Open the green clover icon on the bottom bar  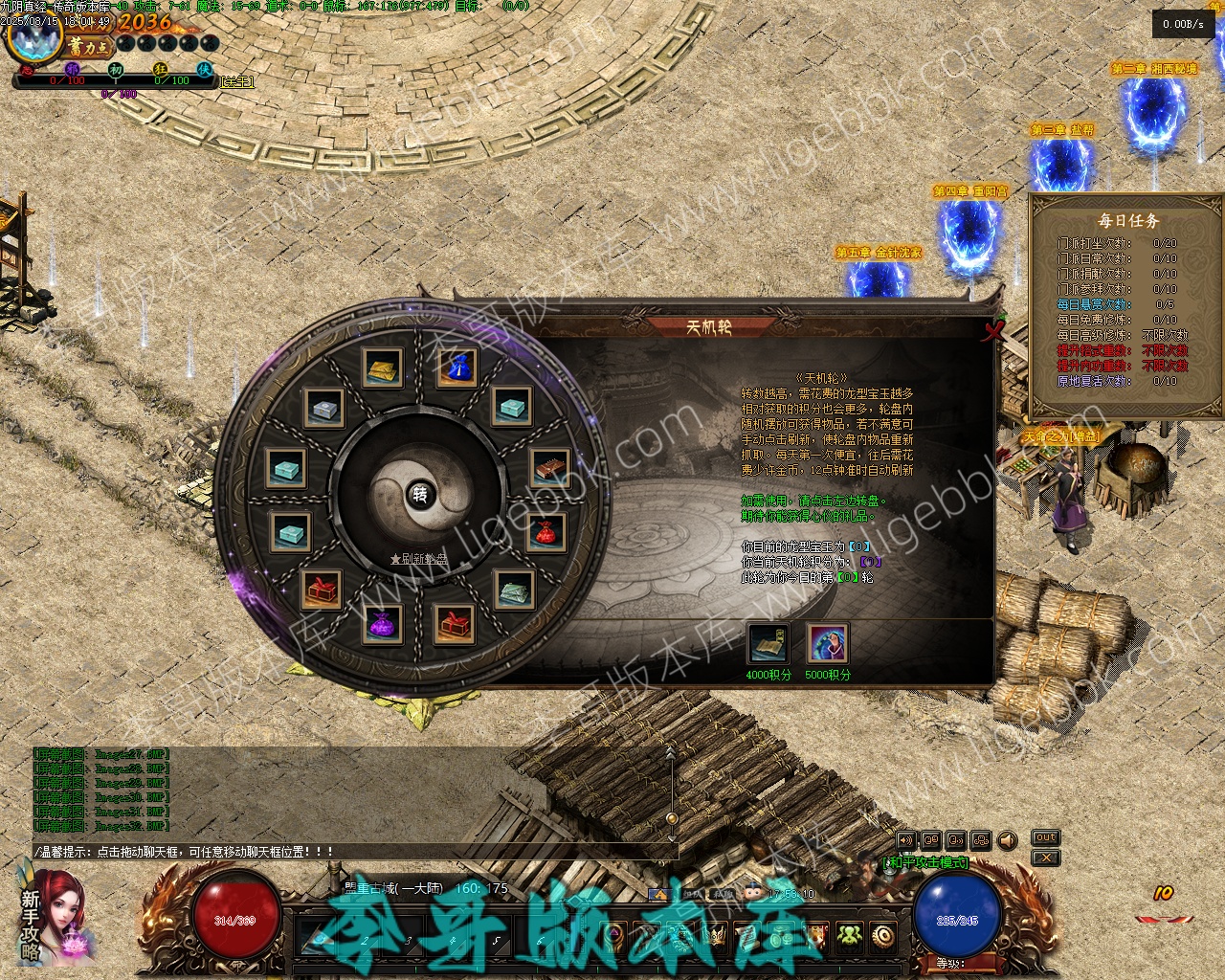(850, 936)
